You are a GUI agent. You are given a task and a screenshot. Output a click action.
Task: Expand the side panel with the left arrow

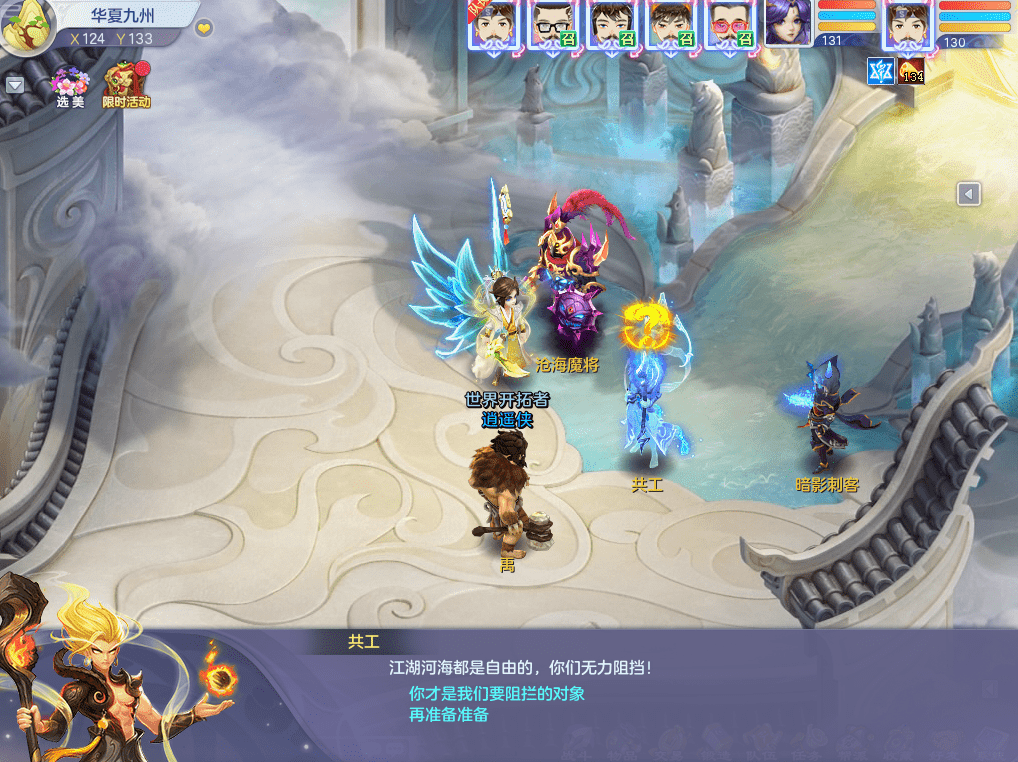point(968,194)
